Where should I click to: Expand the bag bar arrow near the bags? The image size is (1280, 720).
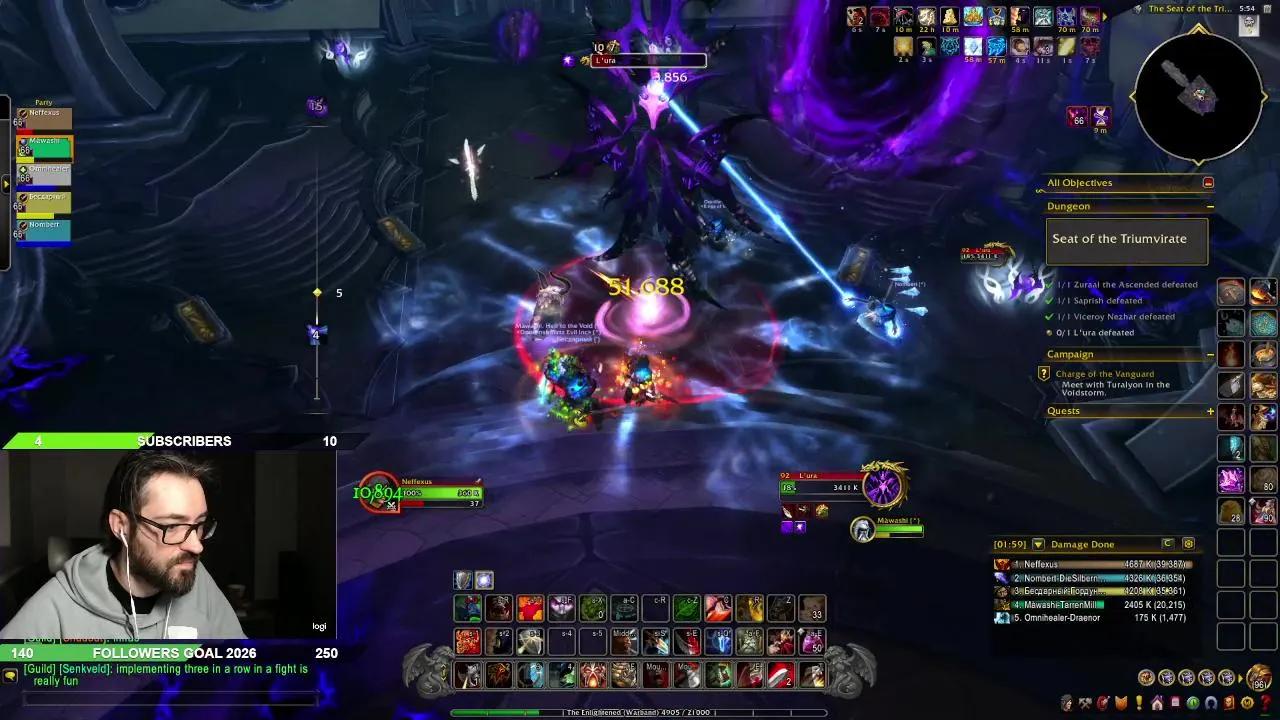(1240, 677)
